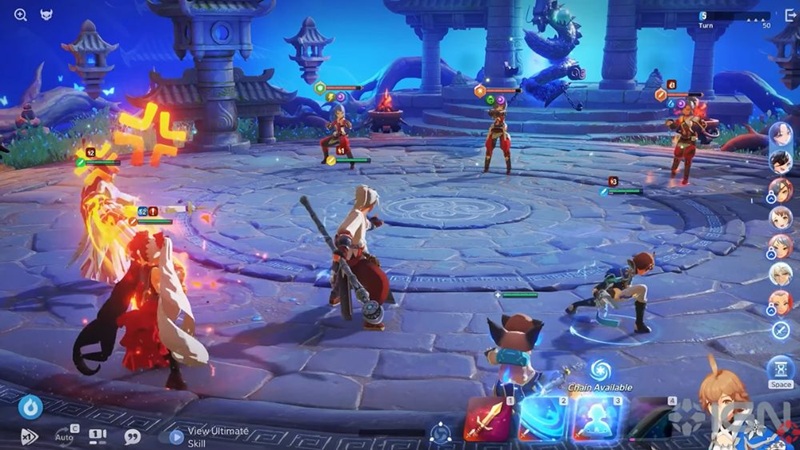Image resolution: width=800 pixels, height=450 pixels.
Task: Trigger the Chain Available swirl icon
Action: pyautogui.click(x=600, y=368)
